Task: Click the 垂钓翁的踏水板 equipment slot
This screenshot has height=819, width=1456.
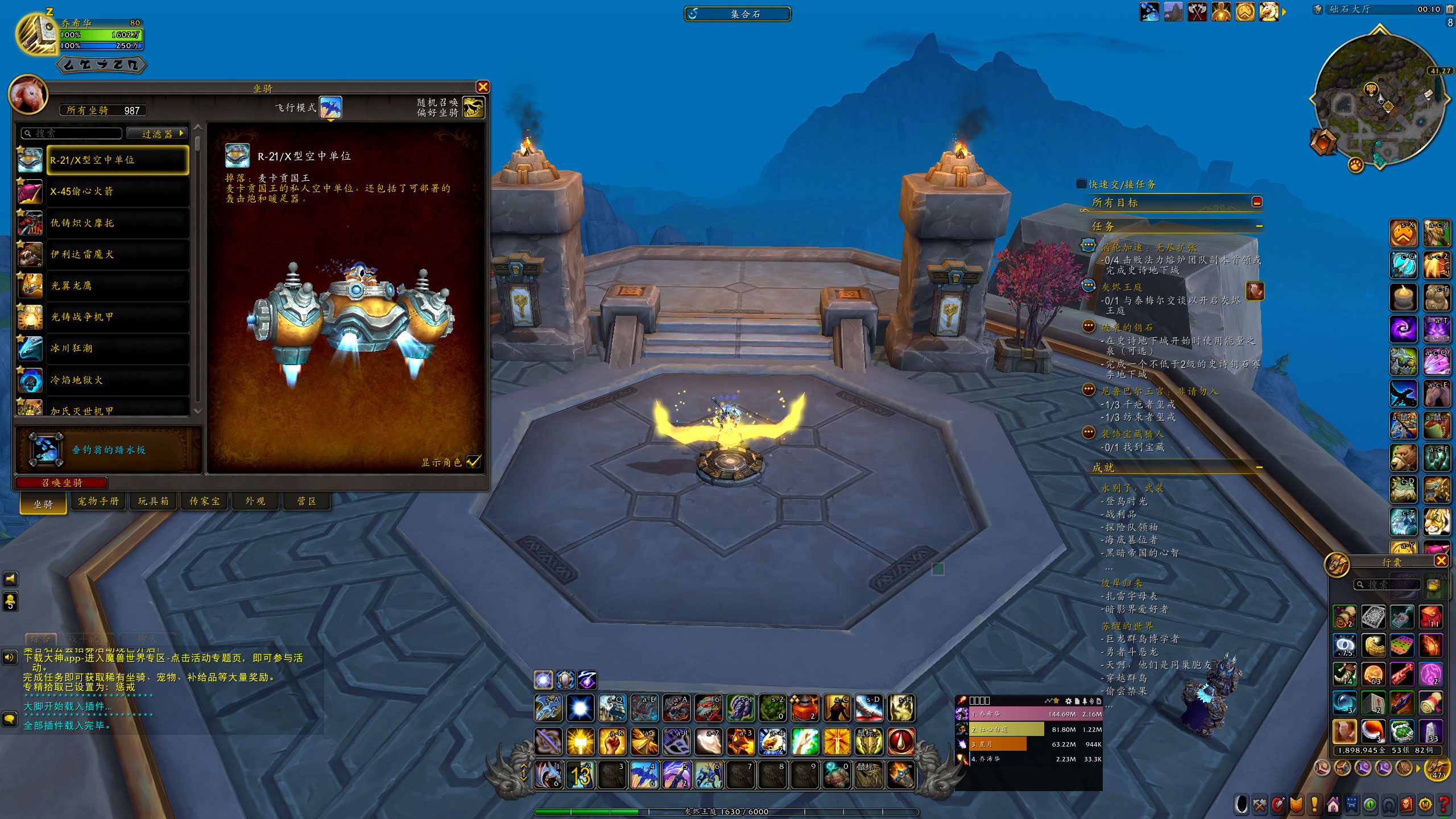Action: click(x=47, y=449)
